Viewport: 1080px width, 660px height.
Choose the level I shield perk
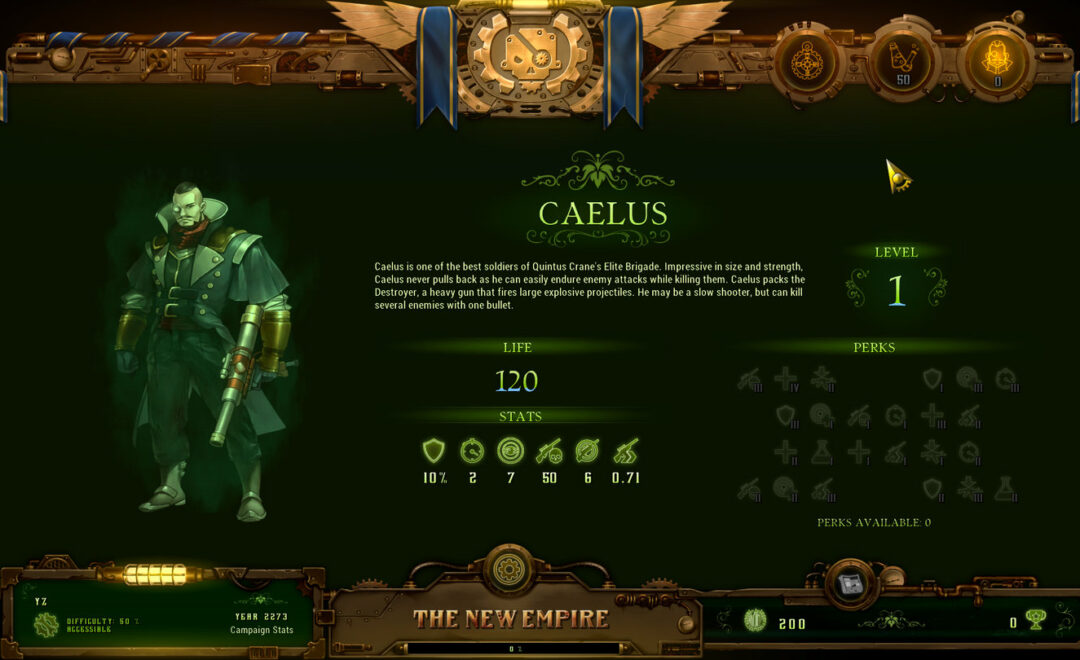932,378
